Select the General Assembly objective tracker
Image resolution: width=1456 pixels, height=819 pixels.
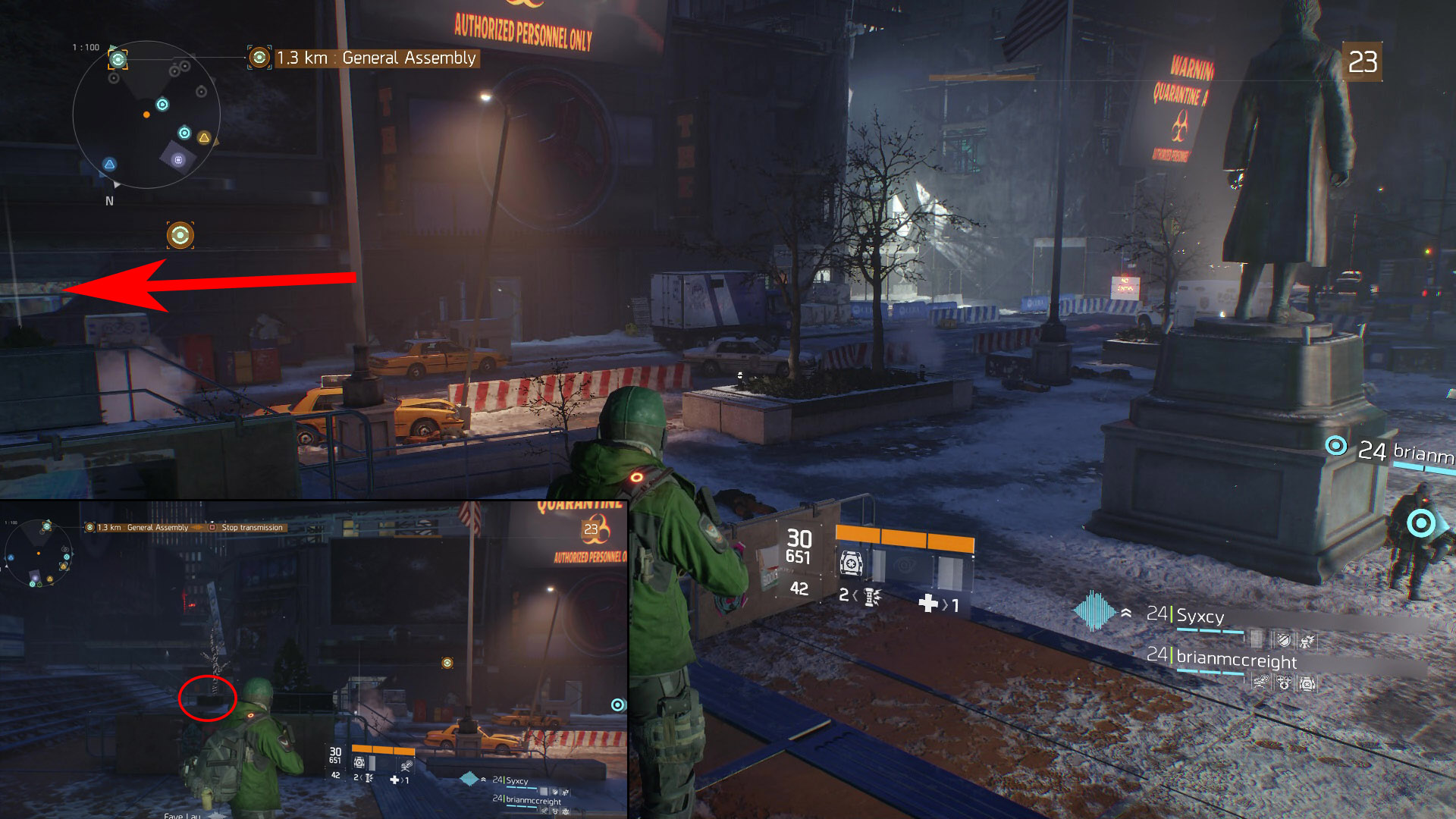[365, 58]
